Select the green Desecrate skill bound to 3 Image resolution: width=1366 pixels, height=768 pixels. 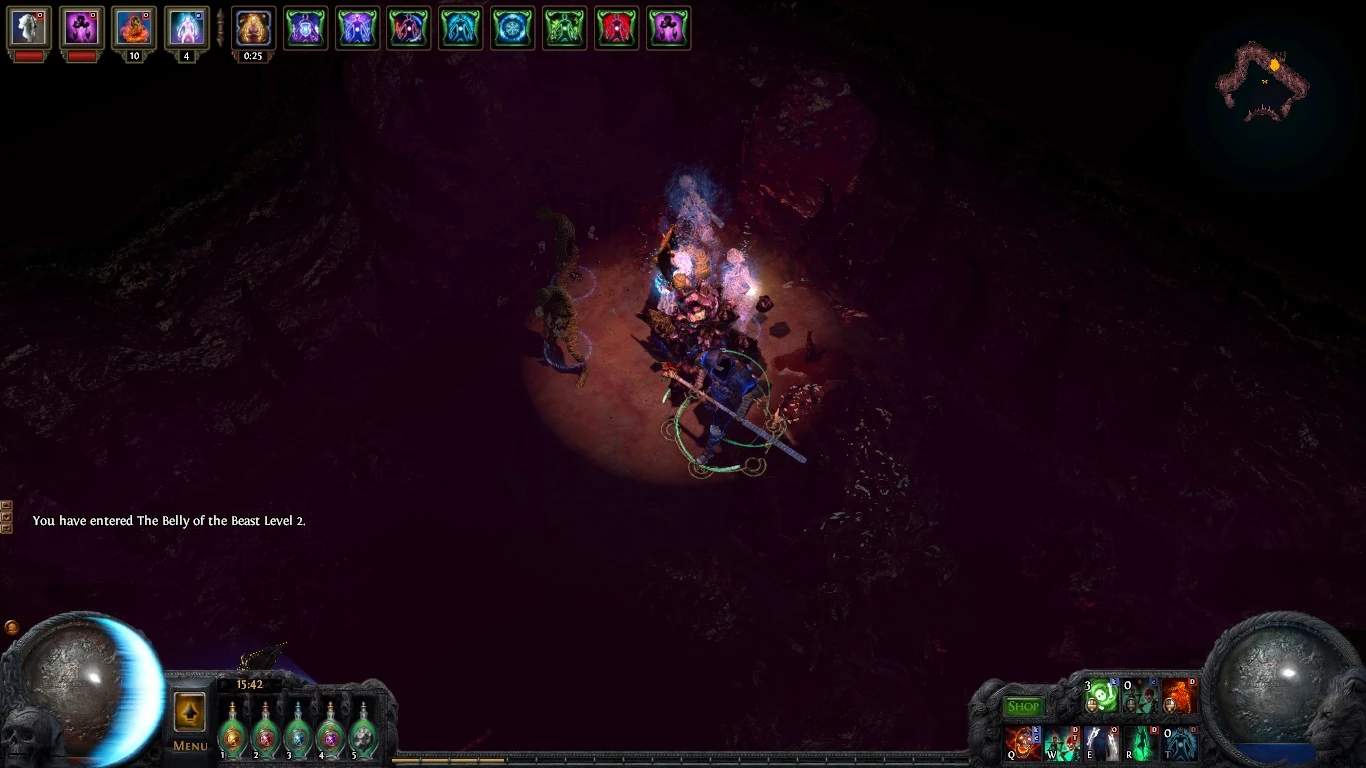tap(1100, 696)
